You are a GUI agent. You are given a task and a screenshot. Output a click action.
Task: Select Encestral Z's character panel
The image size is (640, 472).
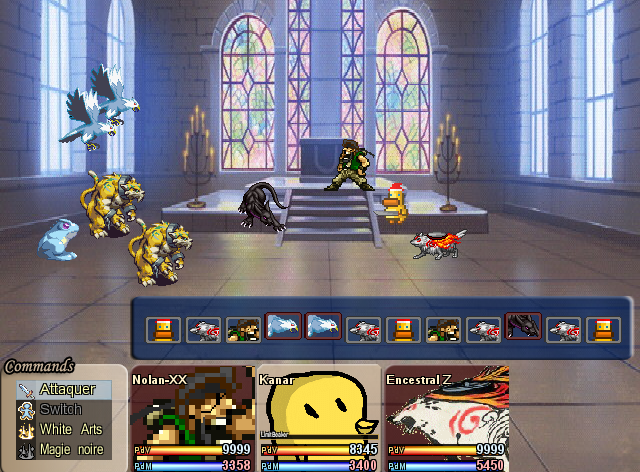(446, 420)
